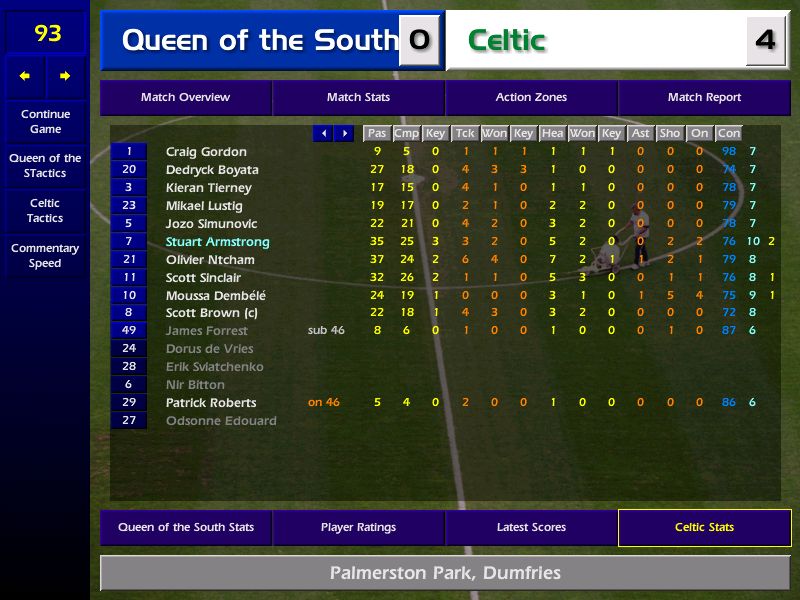Switch to the Match Overview tab

pyautogui.click(x=185, y=98)
